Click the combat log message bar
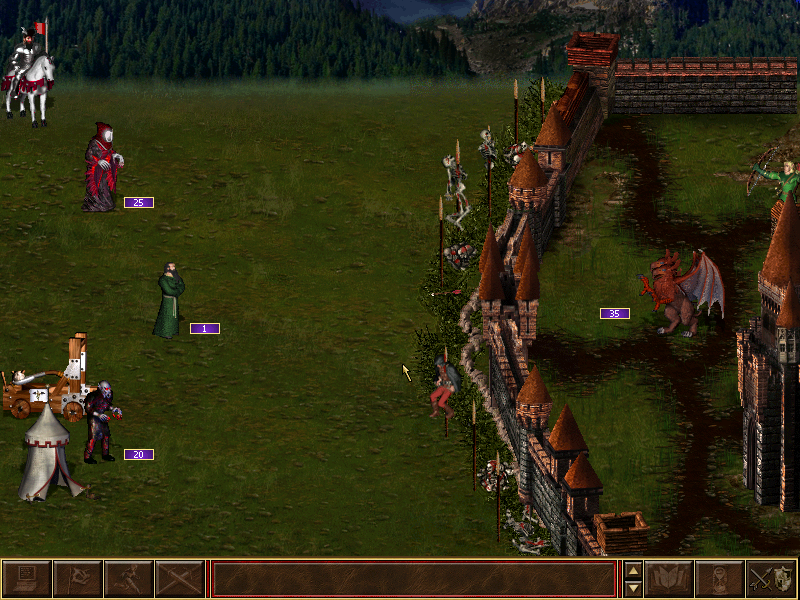The image size is (800, 600). coord(414,579)
